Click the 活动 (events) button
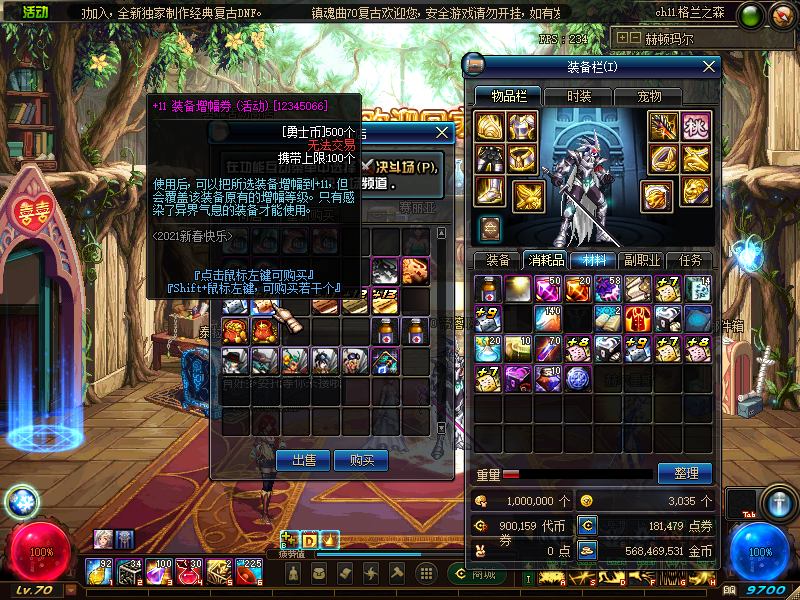The image size is (800, 600). [35, 11]
